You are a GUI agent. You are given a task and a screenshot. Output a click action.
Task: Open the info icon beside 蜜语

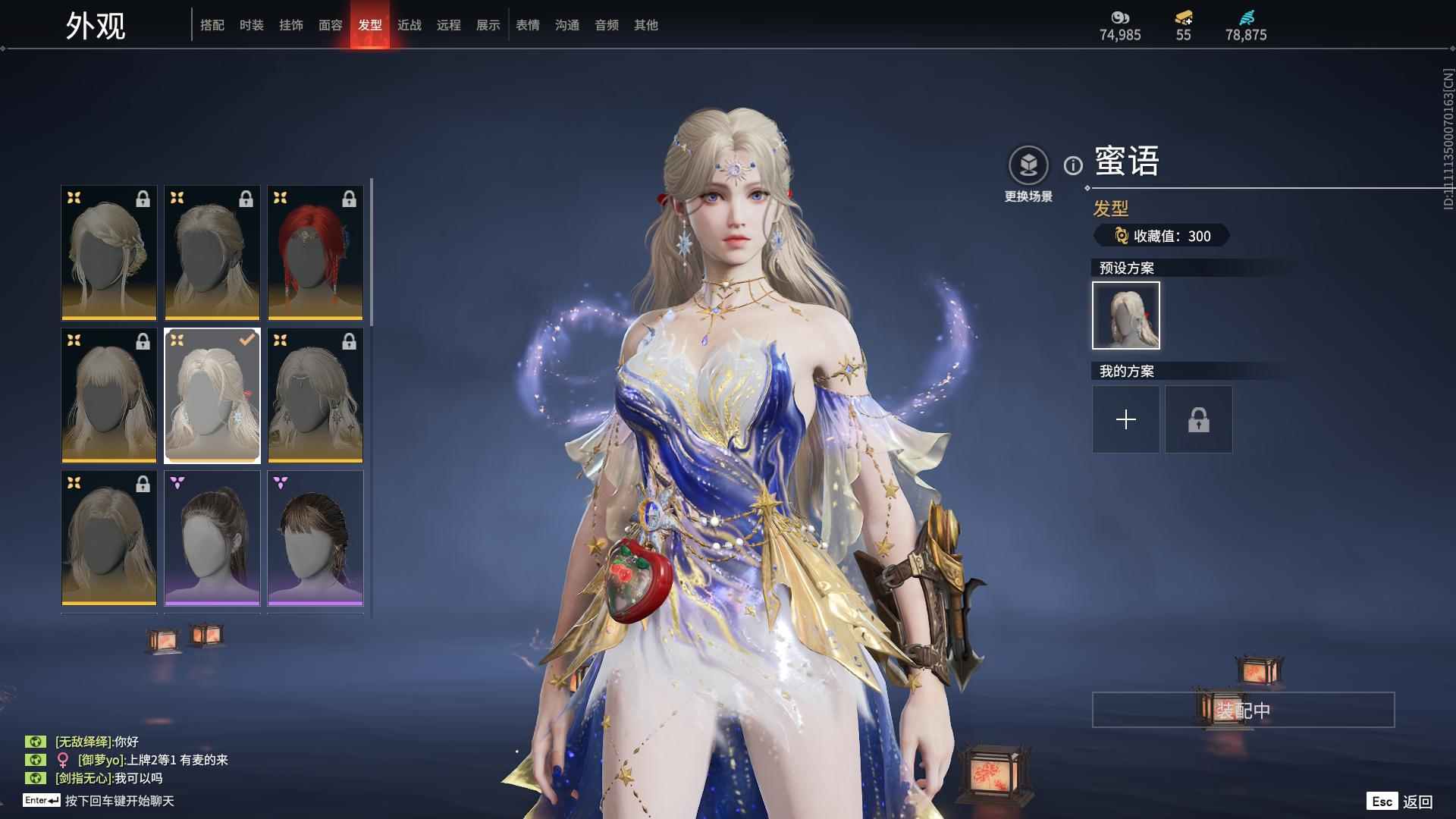tap(1073, 165)
